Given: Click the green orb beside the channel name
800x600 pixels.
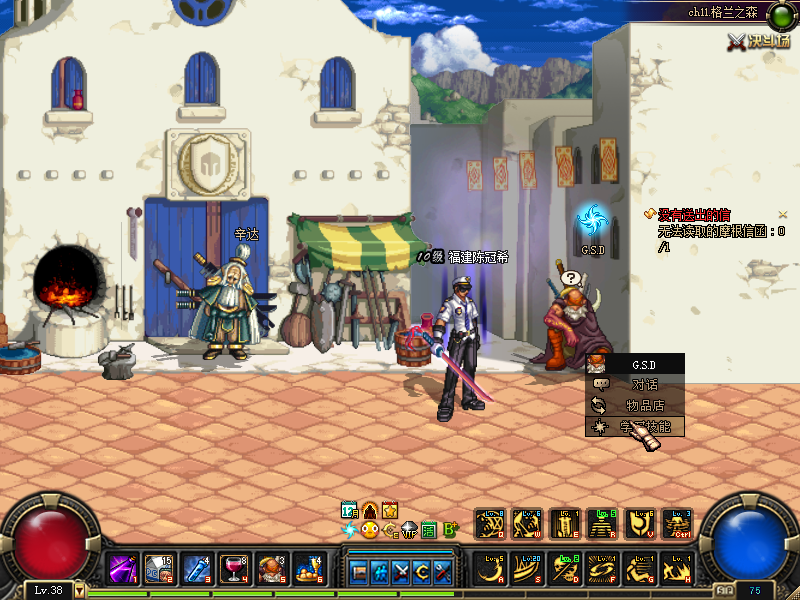Looking at the screenshot, I should click(x=779, y=14).
